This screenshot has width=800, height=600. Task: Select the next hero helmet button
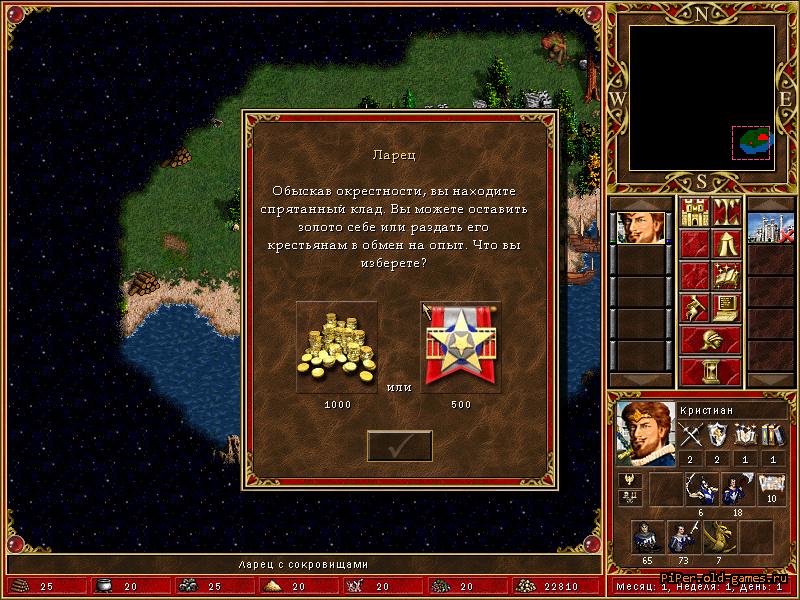710,339
